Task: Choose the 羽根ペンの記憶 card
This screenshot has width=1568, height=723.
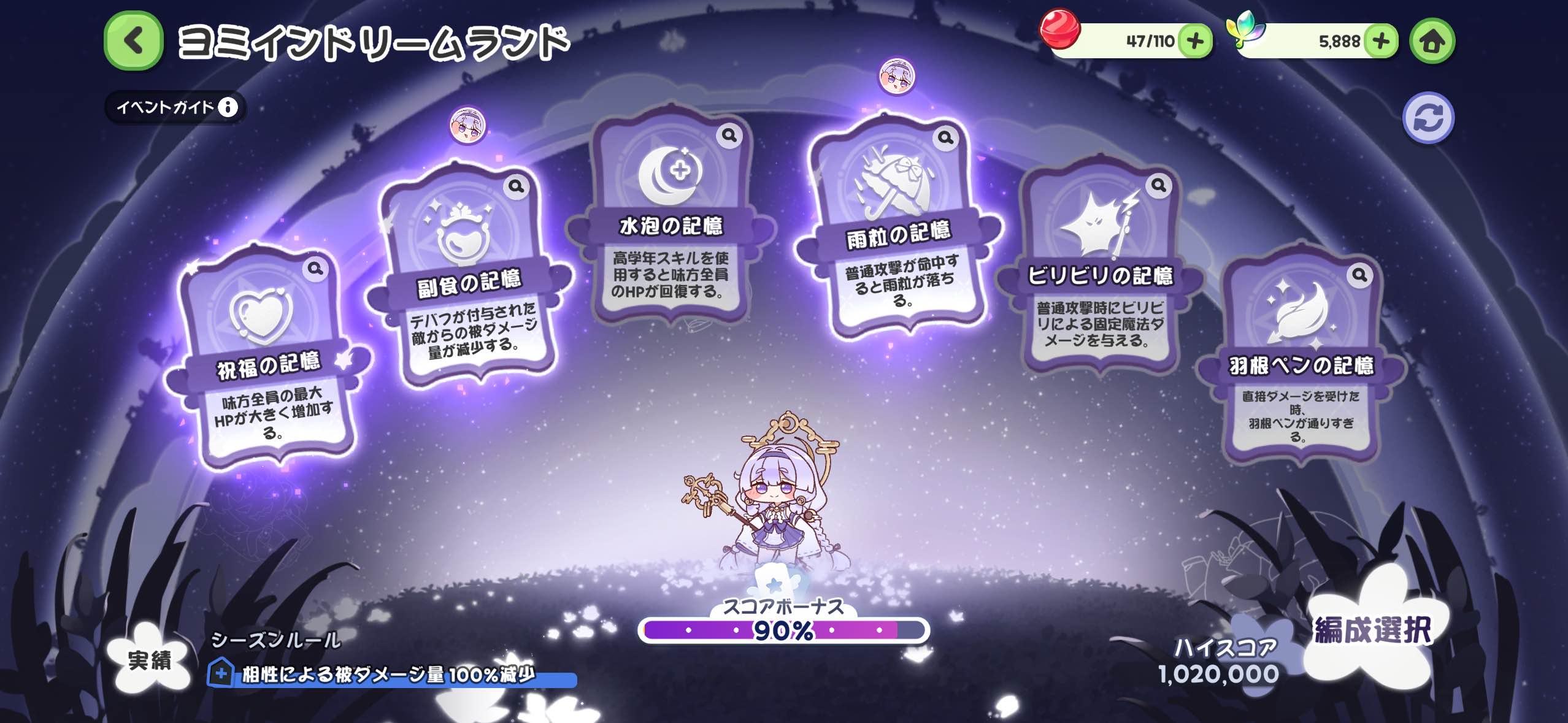Action: pyautogui.click(x=1300, y=362)
